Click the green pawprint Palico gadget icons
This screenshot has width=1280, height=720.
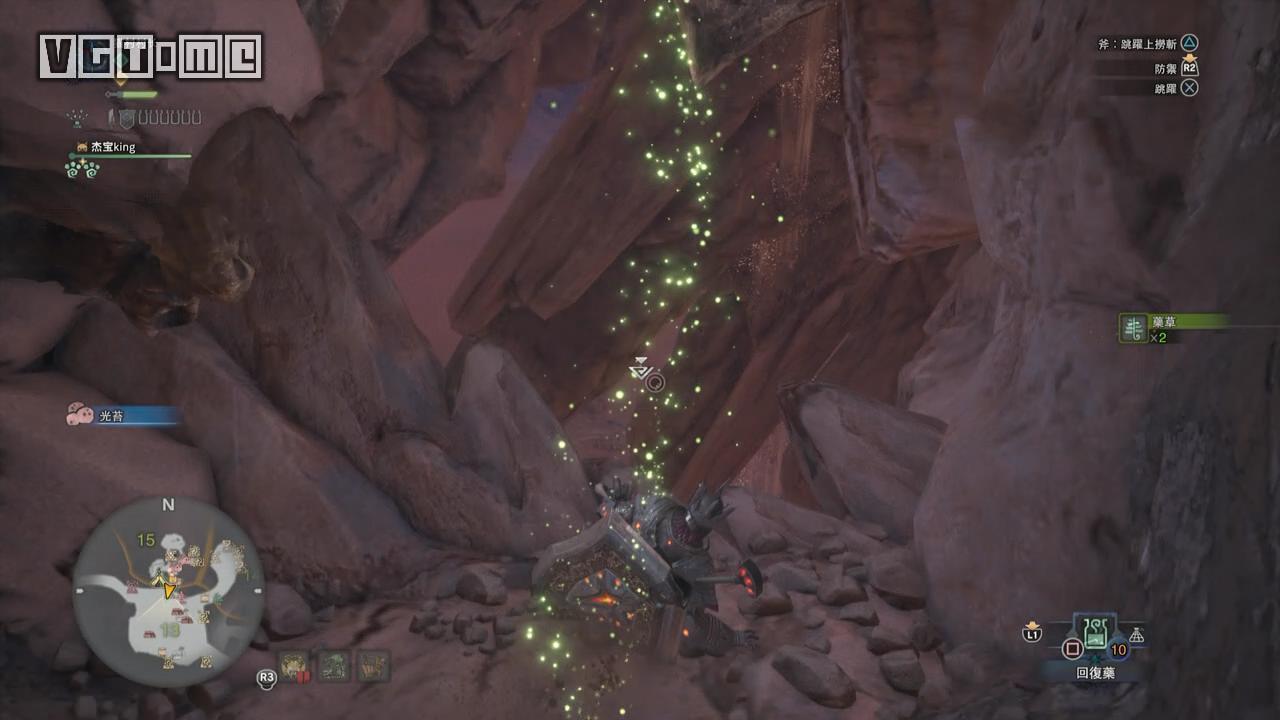click(x=82, y=169)
